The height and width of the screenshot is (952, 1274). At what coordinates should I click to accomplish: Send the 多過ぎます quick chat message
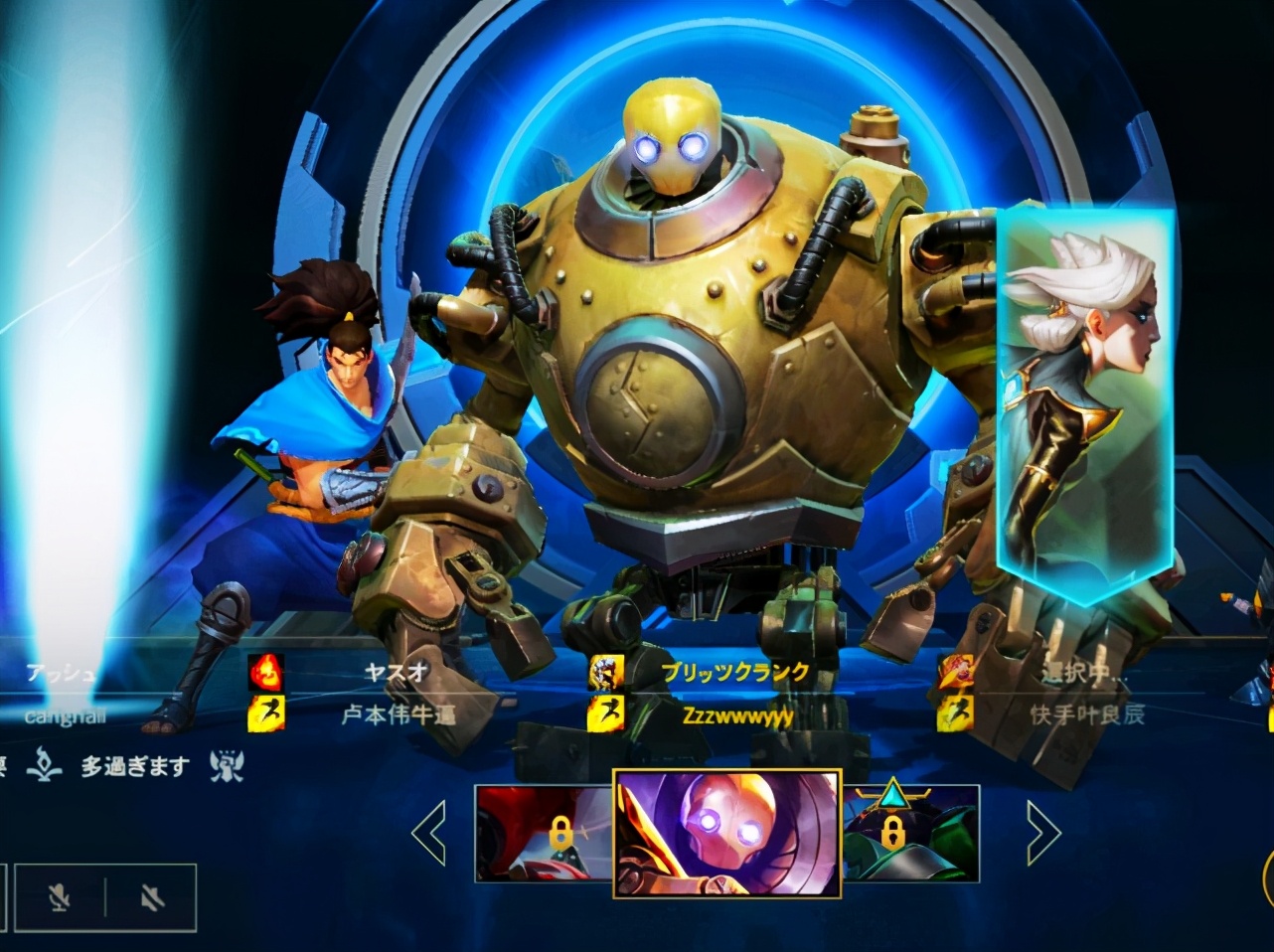click(134, 767)
